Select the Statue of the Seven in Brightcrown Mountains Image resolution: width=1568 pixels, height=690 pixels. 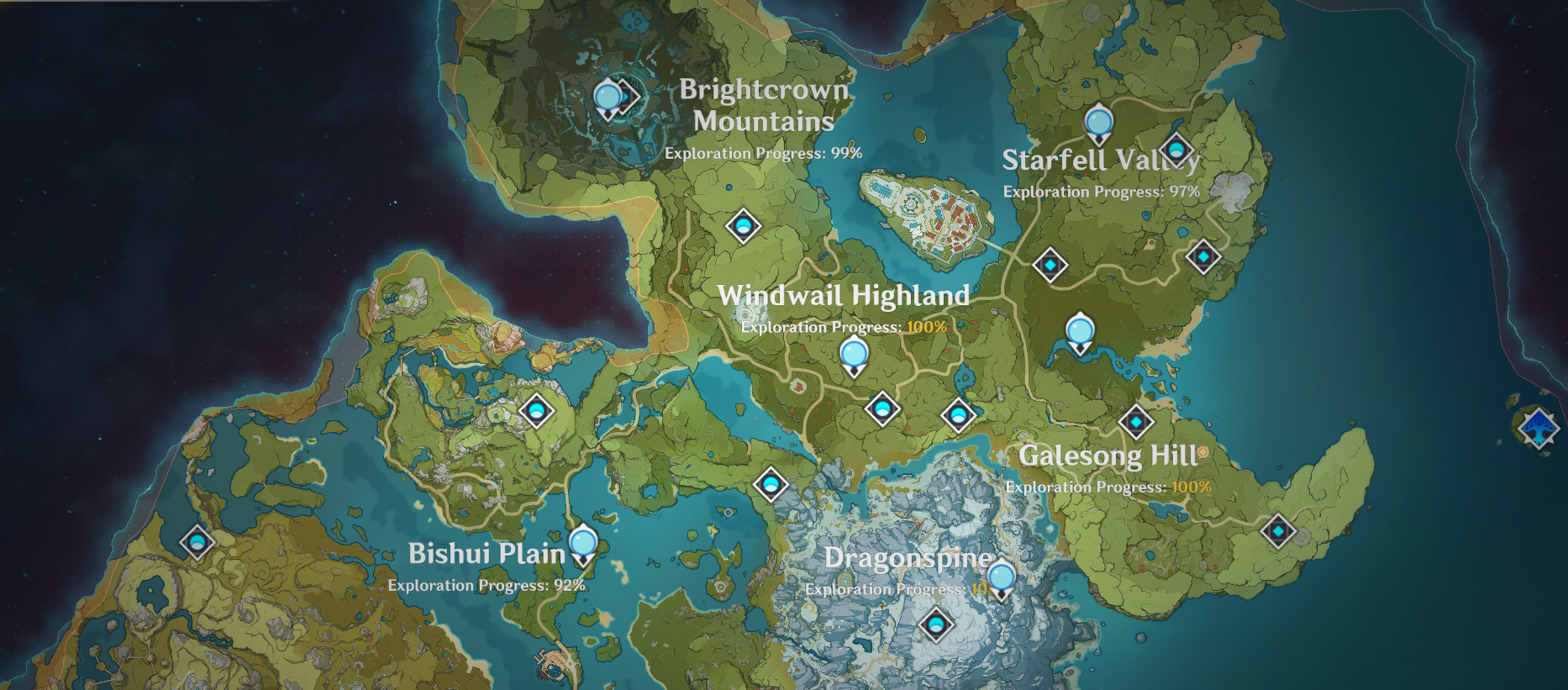click(x=609, y=97)
